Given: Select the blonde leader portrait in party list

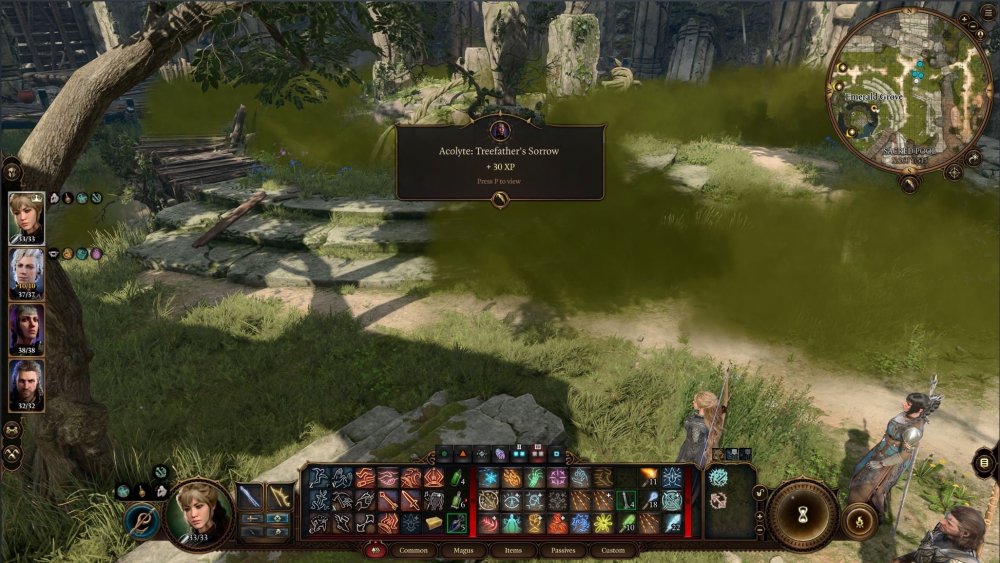Looking at the screenshot, I should pyautogui.click(x=27, y=217).
